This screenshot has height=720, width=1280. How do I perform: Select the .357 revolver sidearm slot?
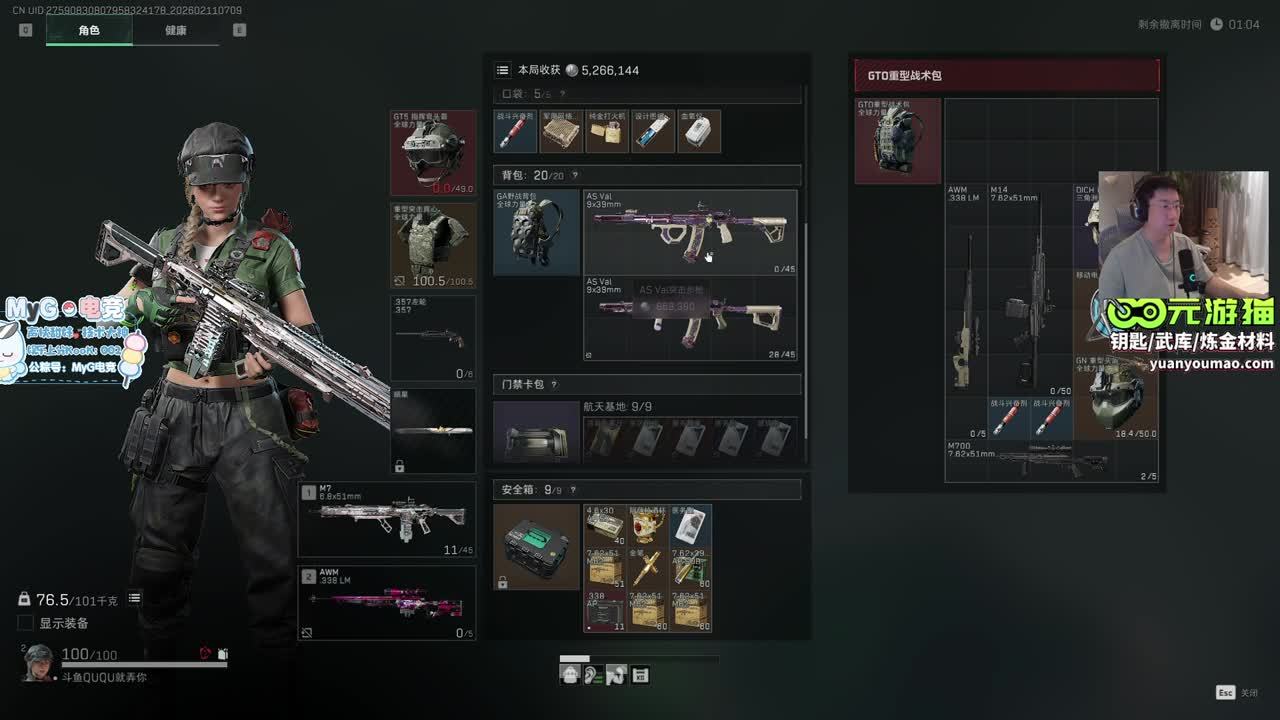433,338
